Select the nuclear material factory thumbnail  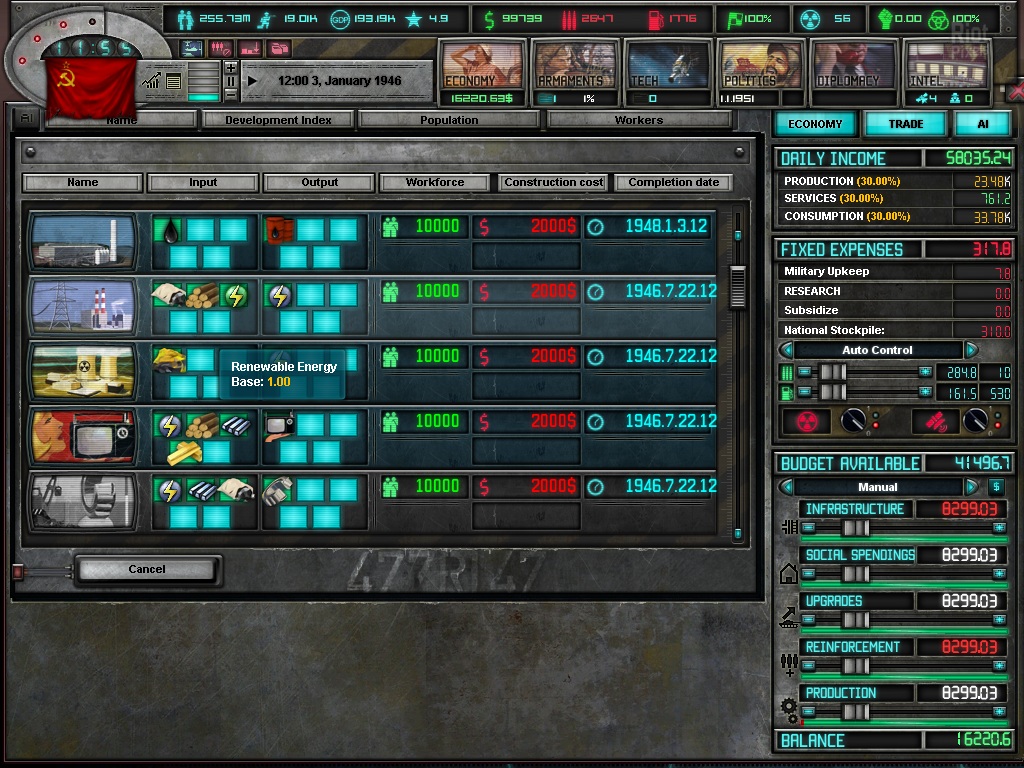(83, 371)
